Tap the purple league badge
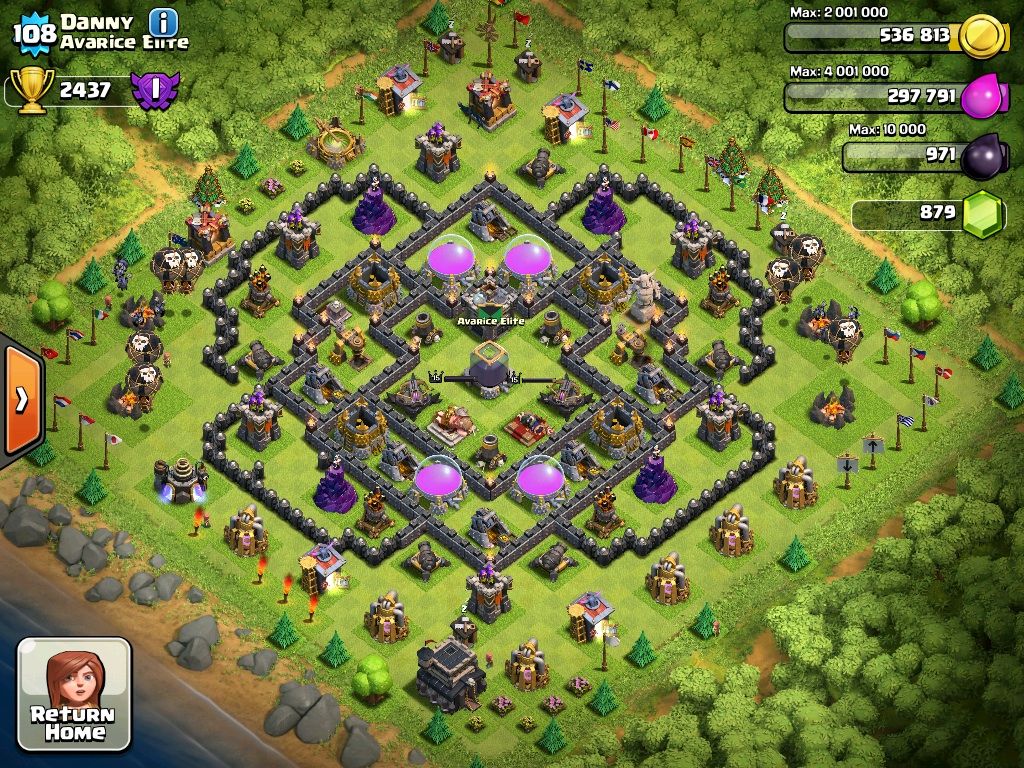 click(x=153, y=90)
